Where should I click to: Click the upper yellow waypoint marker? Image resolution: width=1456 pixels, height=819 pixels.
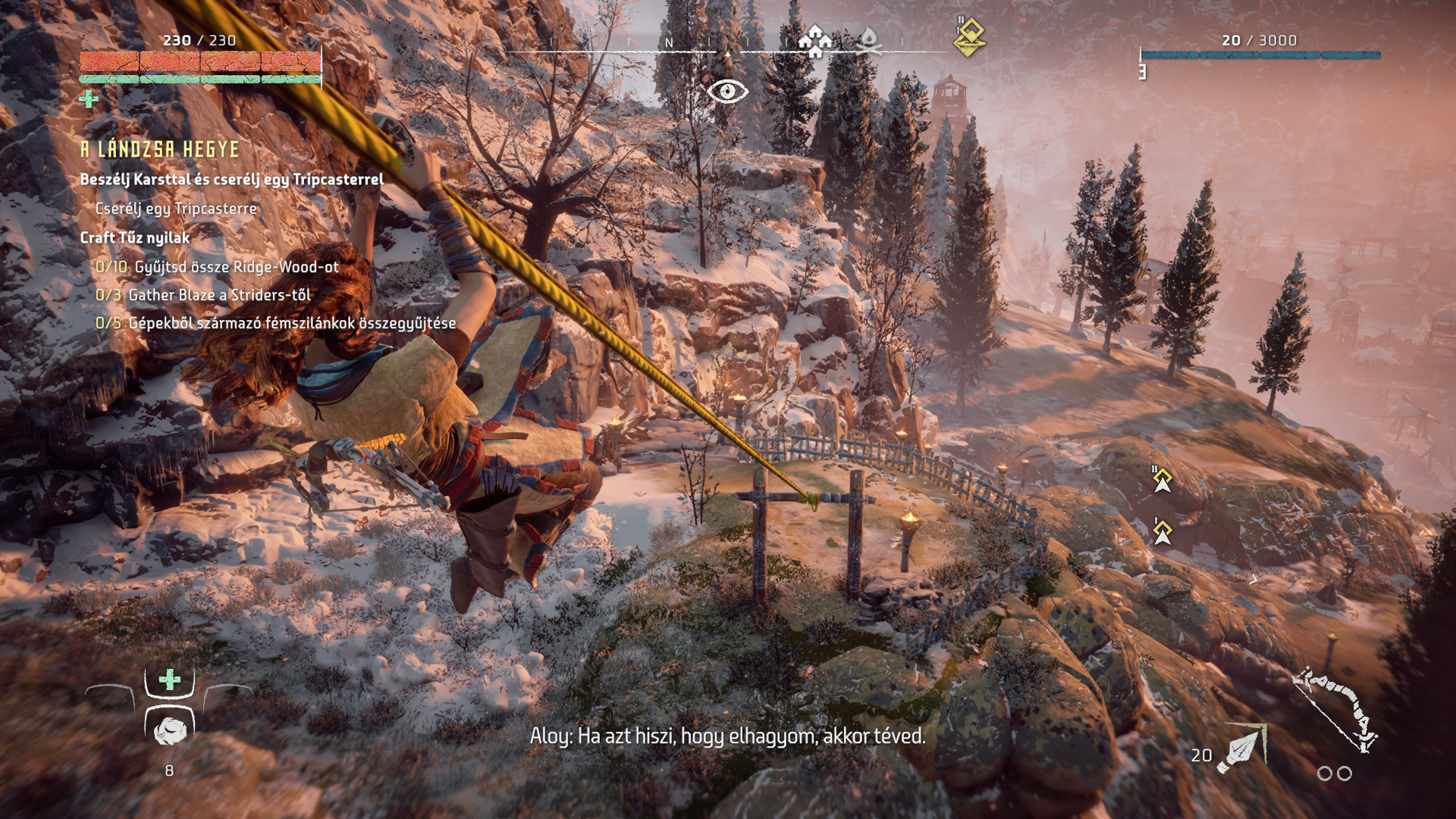coord(1163,480)
